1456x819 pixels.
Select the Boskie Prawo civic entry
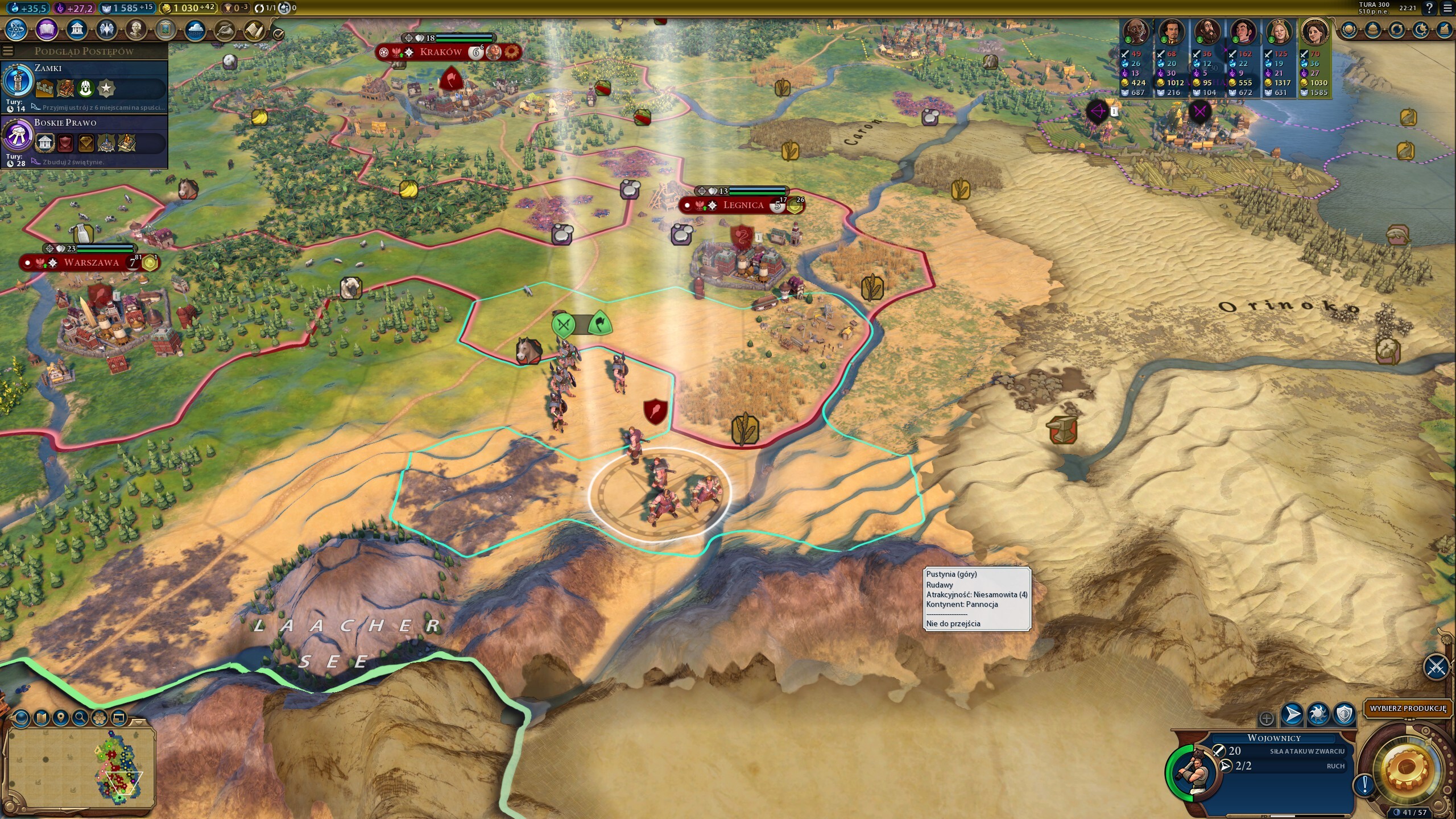[x=85, y=140]
